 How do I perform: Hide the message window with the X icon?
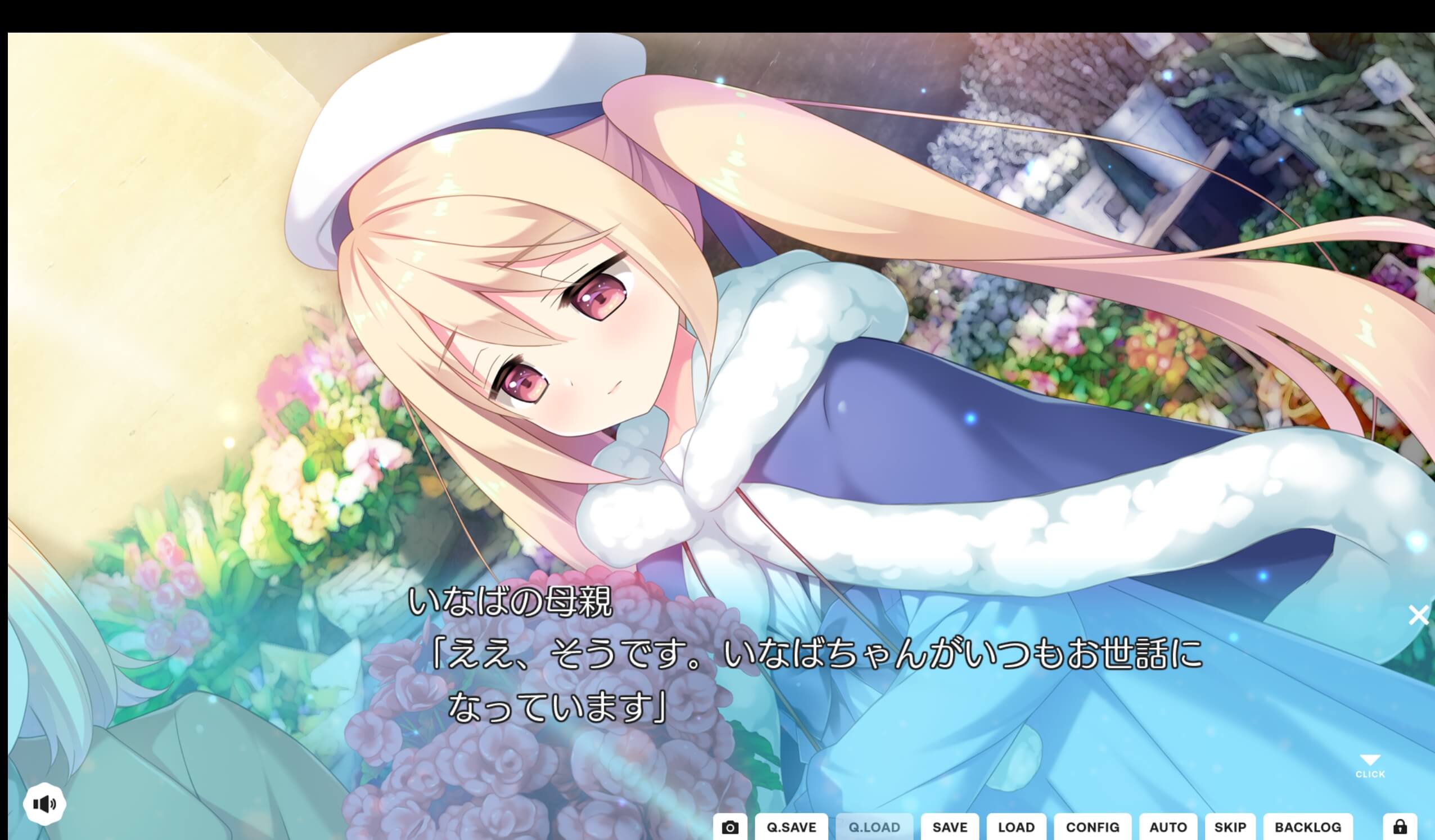(x=1419, y=614)
